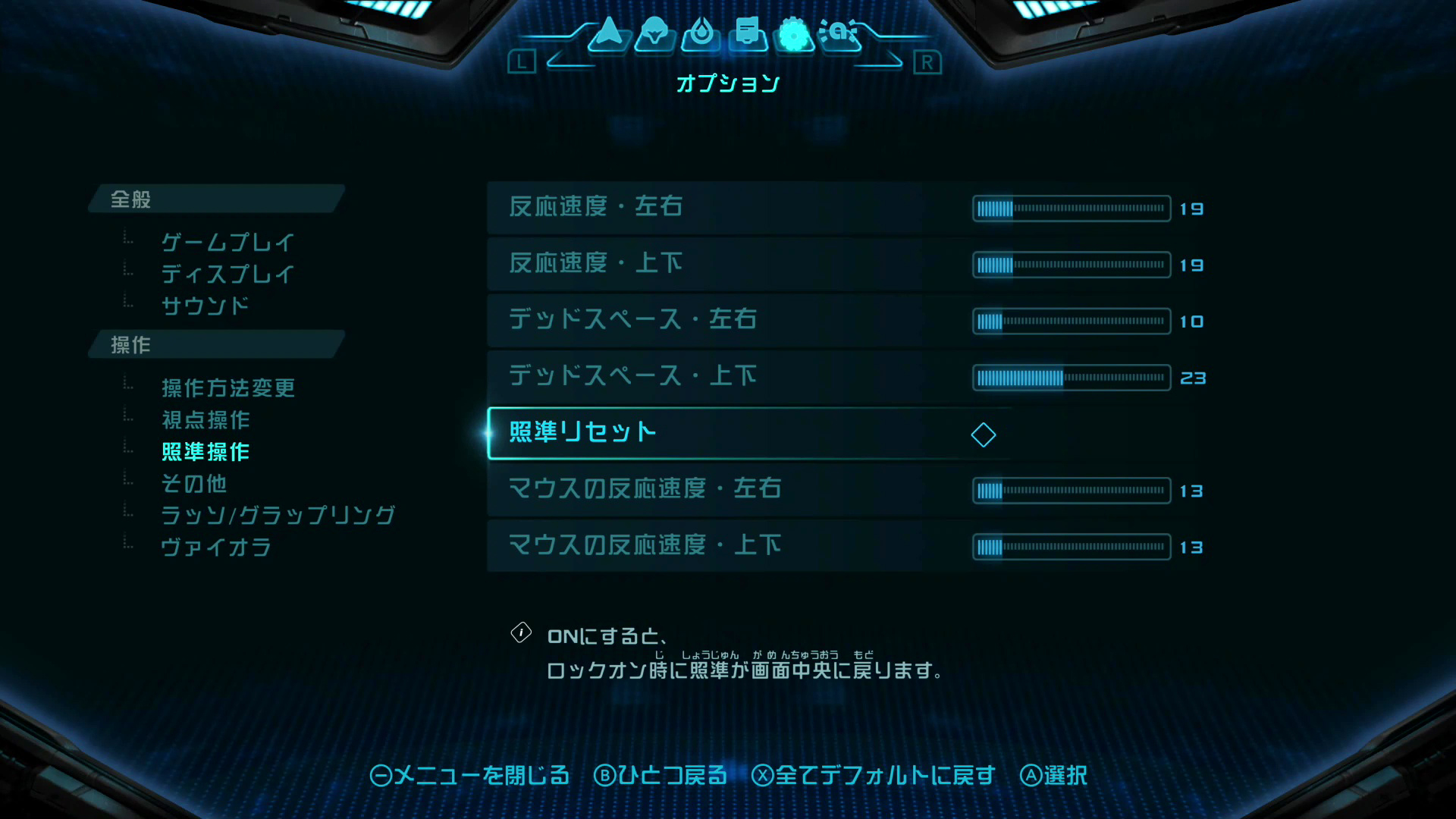
Task: Click the デッドスペース・上下 slider bar
Action: (x=1070, y=377)
